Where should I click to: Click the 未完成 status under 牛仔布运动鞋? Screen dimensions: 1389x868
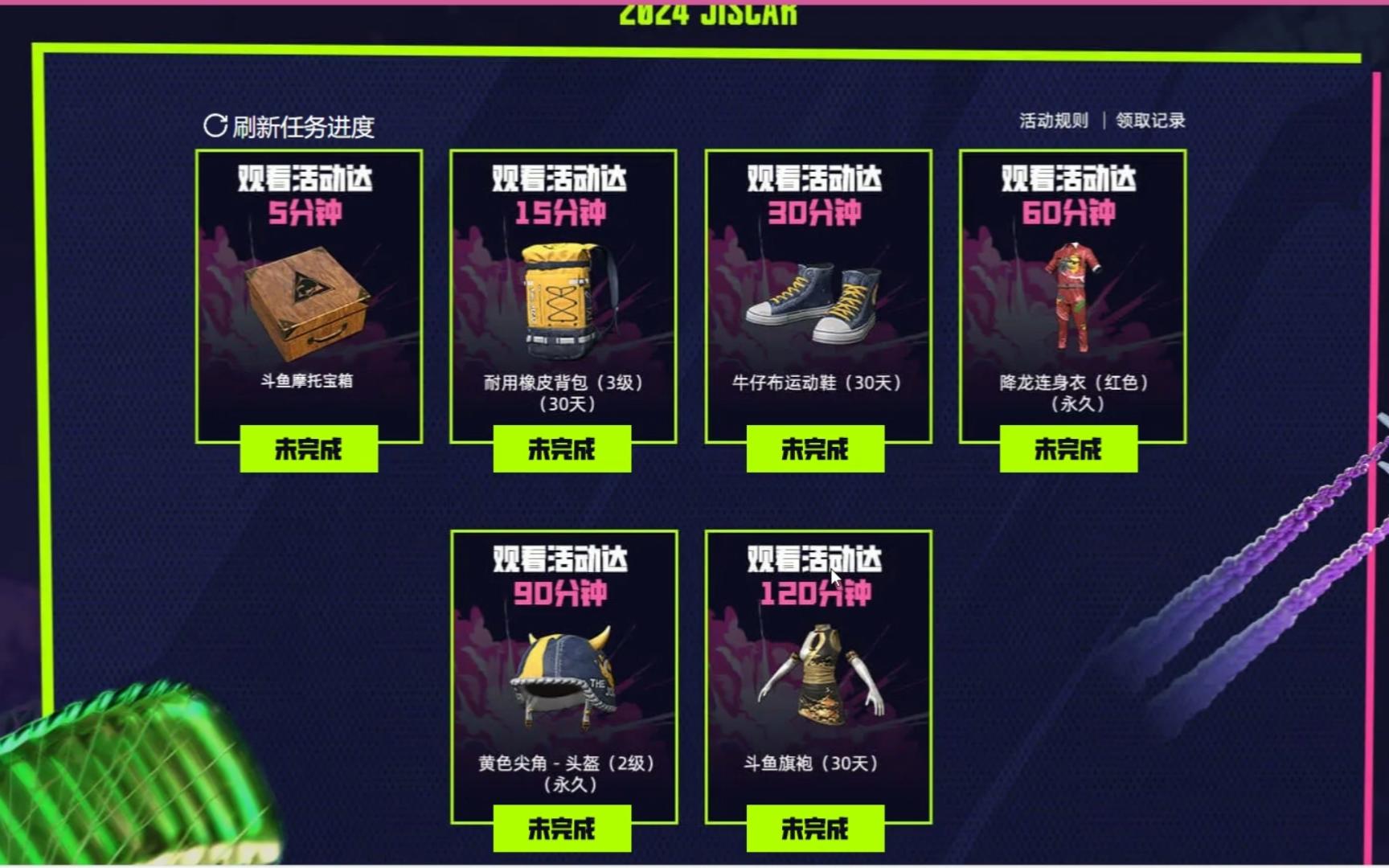(x=816, y=450)
